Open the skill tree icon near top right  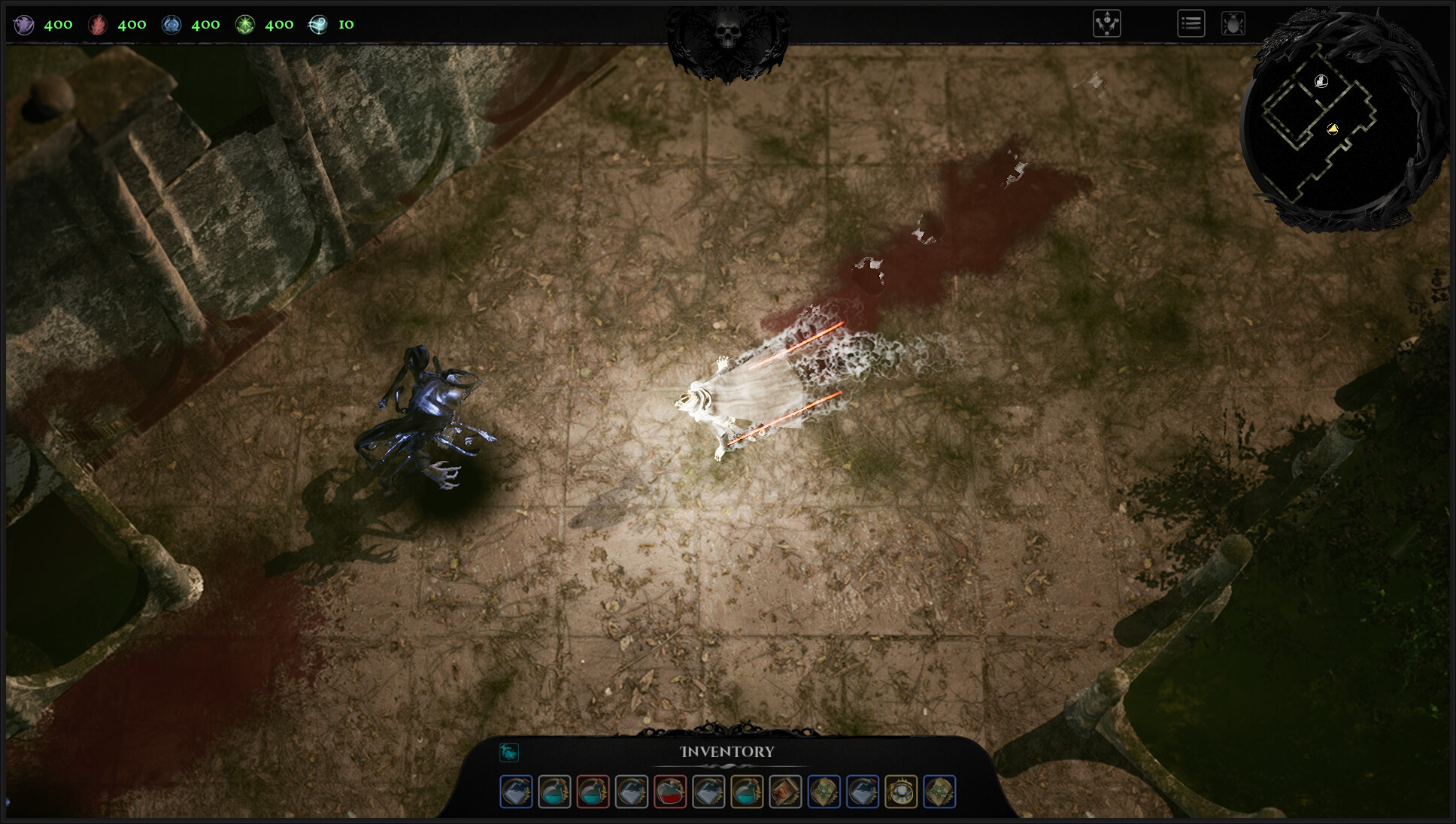tap(1107, 23)
